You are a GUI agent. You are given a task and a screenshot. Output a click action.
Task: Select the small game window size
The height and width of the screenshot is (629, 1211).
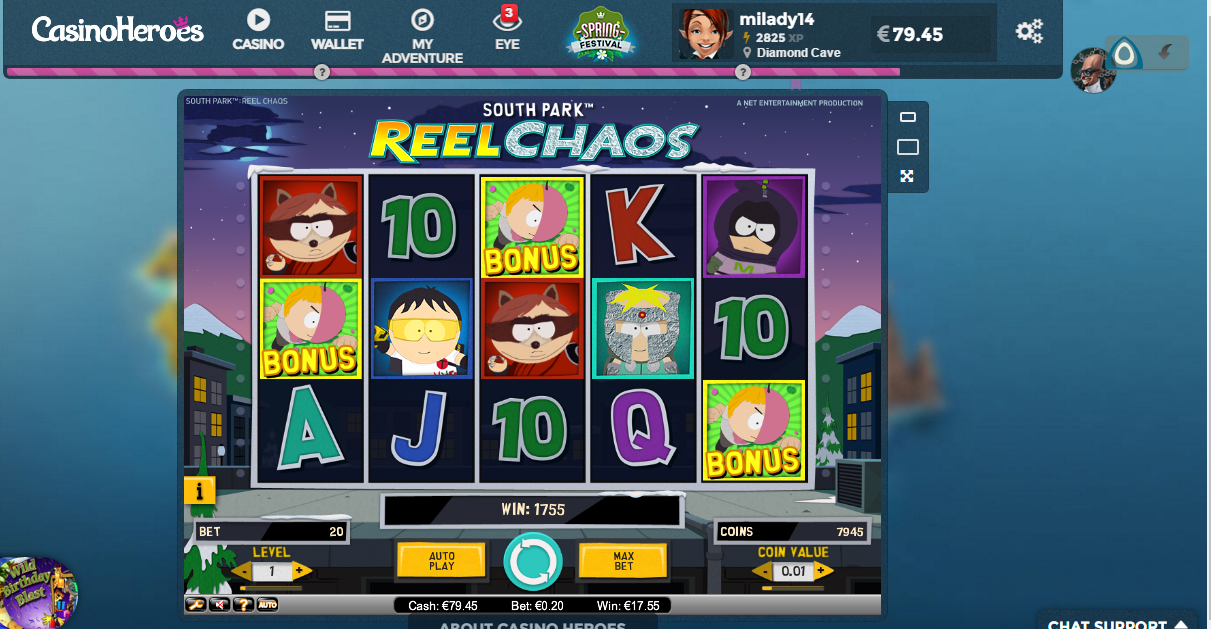[907, 118]
